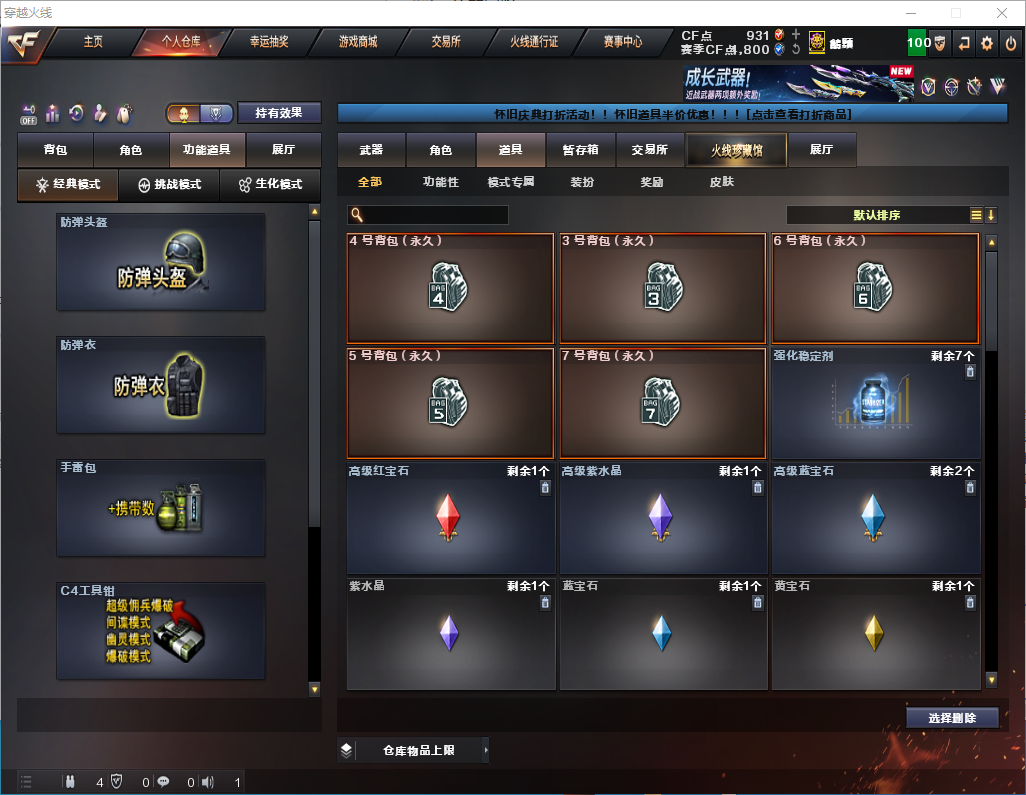
Task: Click the 持有效果 button
Action: [x=279, y=113]
